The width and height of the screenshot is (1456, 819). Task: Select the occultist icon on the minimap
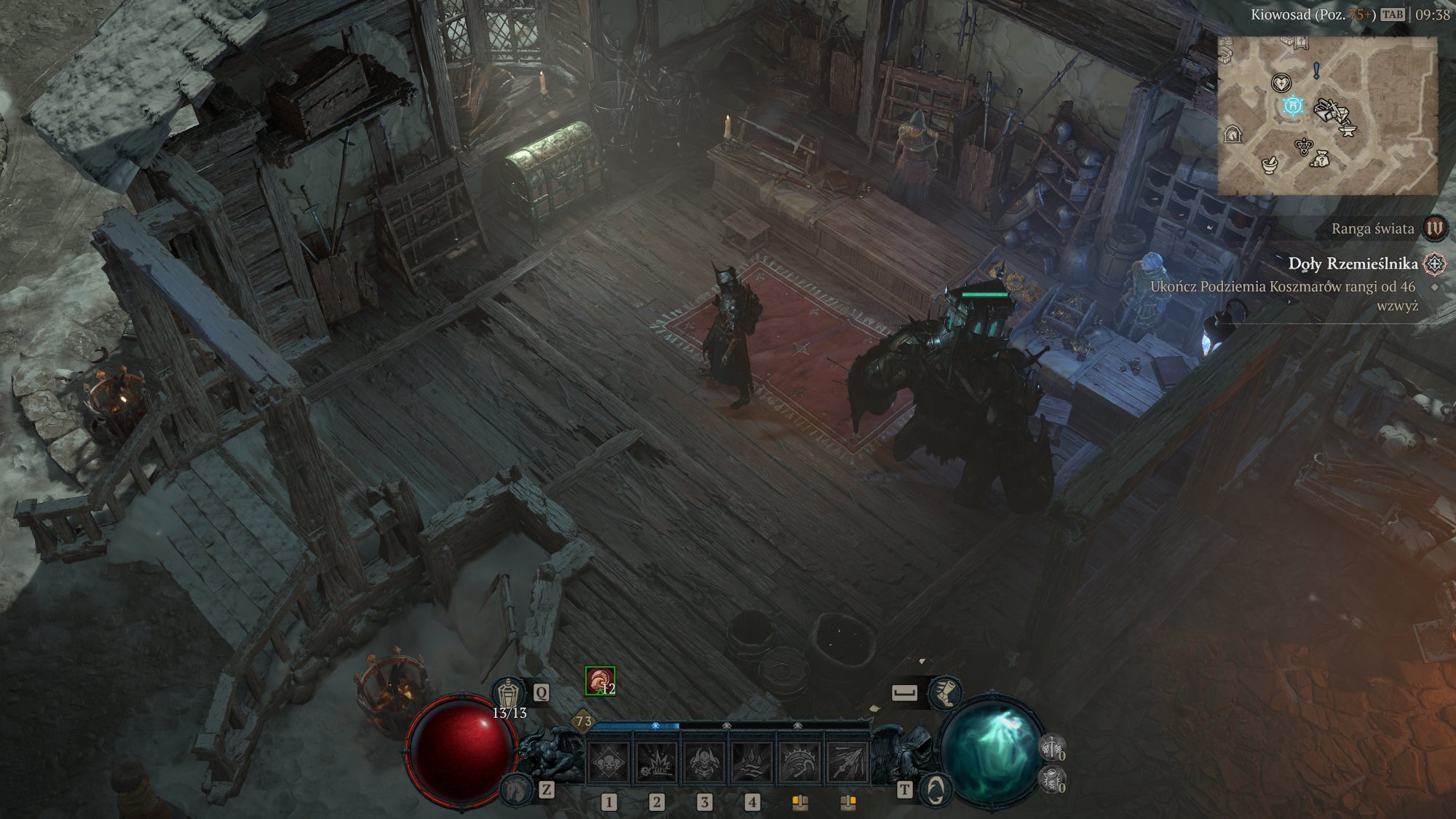coord(1304,146)
